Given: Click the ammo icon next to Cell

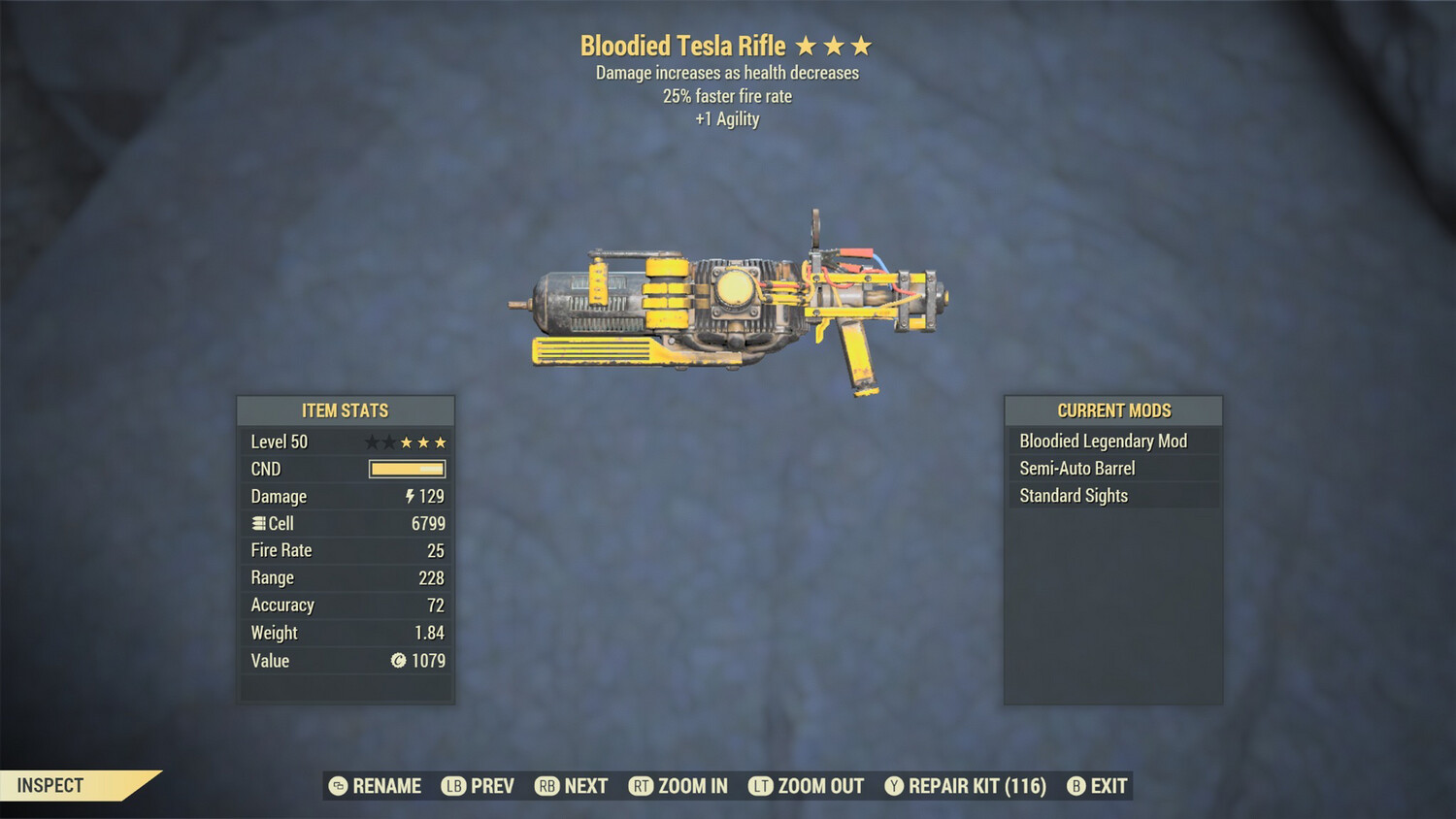Looking at the screenshot, I should (x=257, y=523).
